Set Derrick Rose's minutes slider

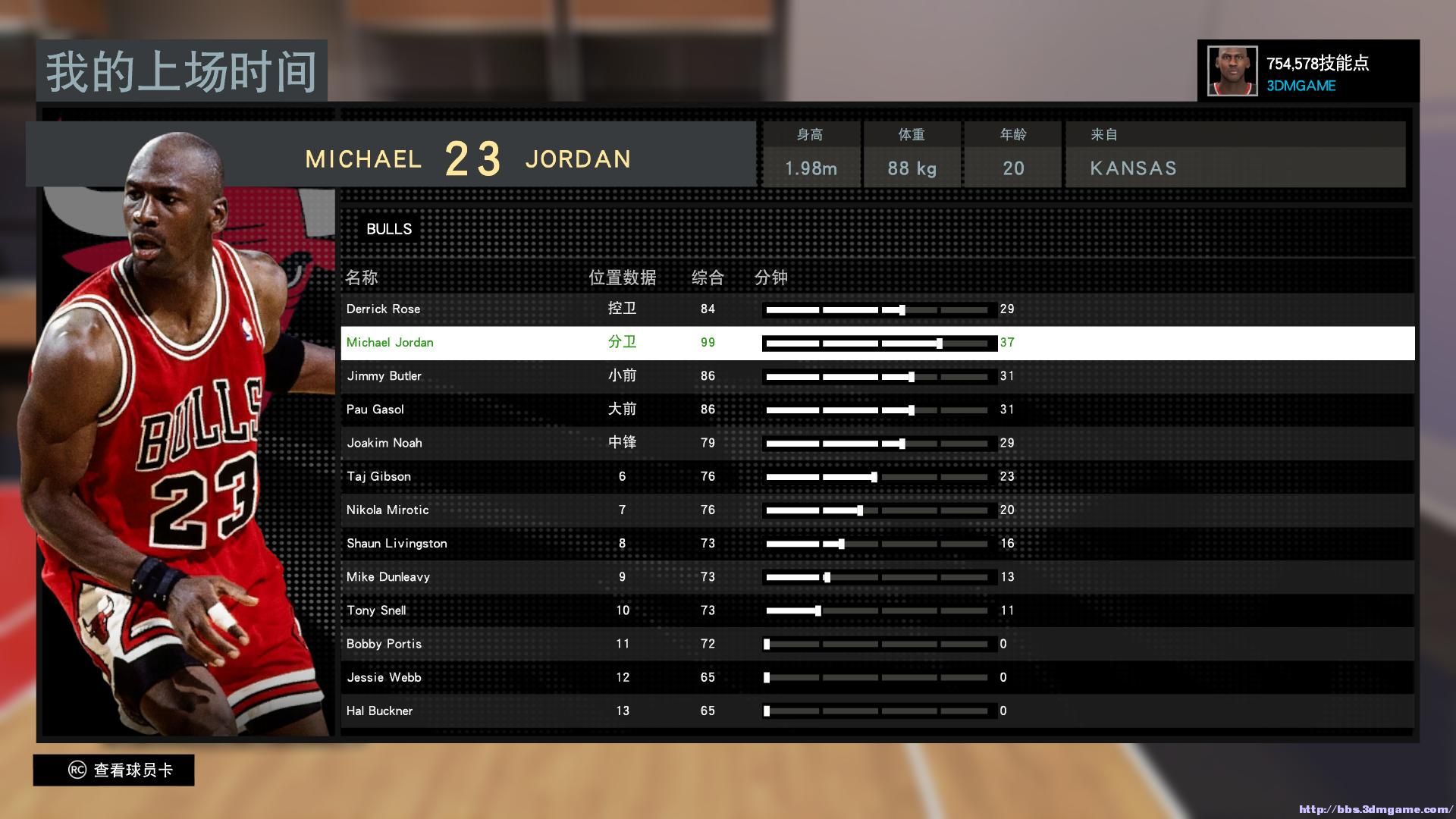tap(902, 310)
